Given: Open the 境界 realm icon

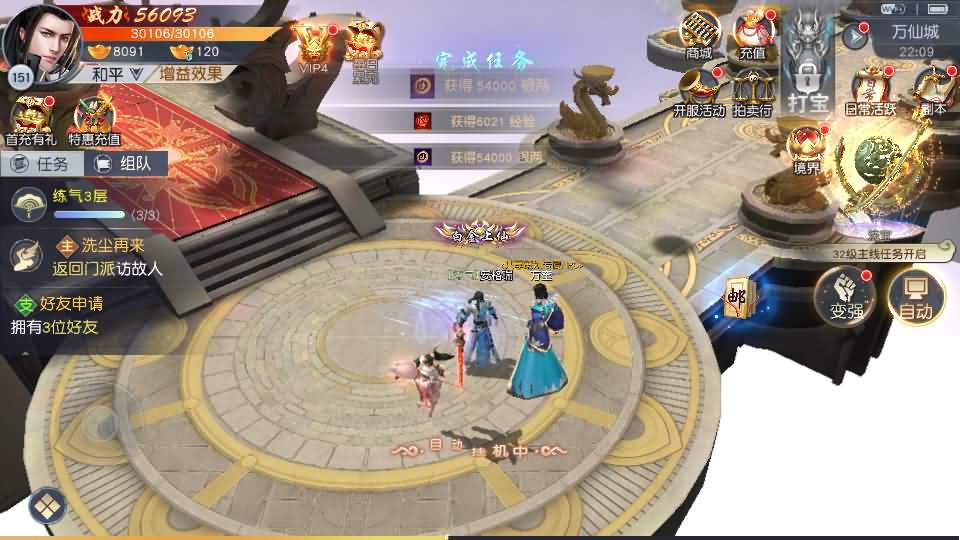Looking at the screenshot, I should (806, 150).
